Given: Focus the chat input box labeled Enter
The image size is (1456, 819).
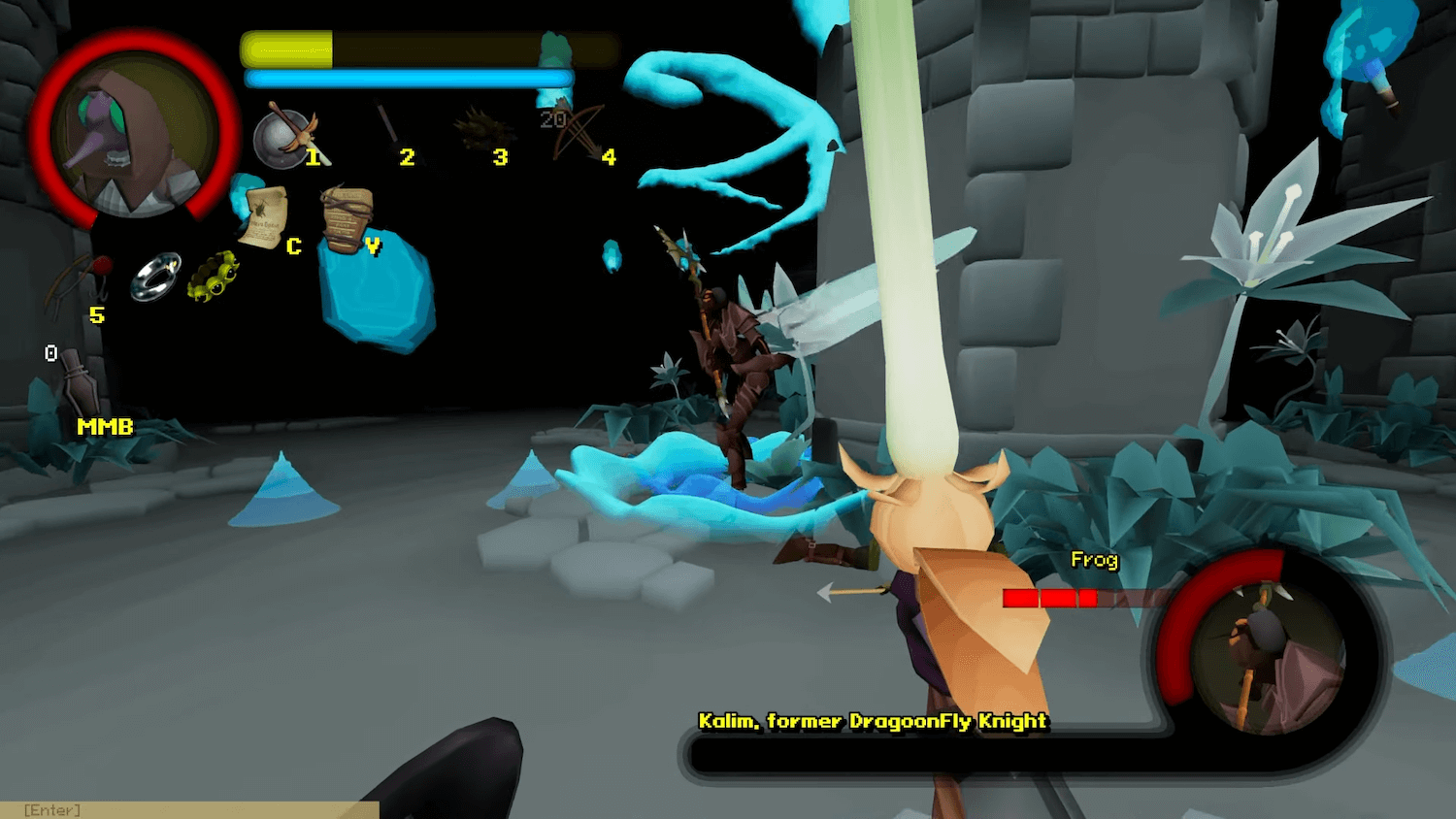Looking at the screenshot, I should 189,810.
